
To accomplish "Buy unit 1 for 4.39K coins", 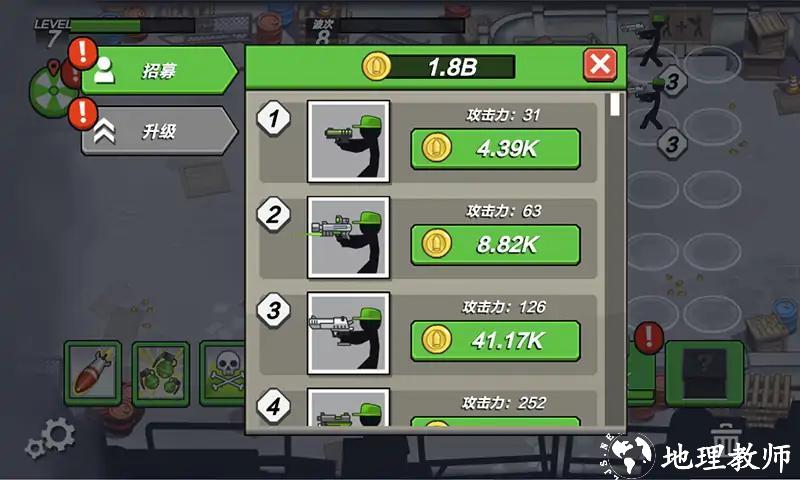I will pyautogui.click(x=495, y=149).
